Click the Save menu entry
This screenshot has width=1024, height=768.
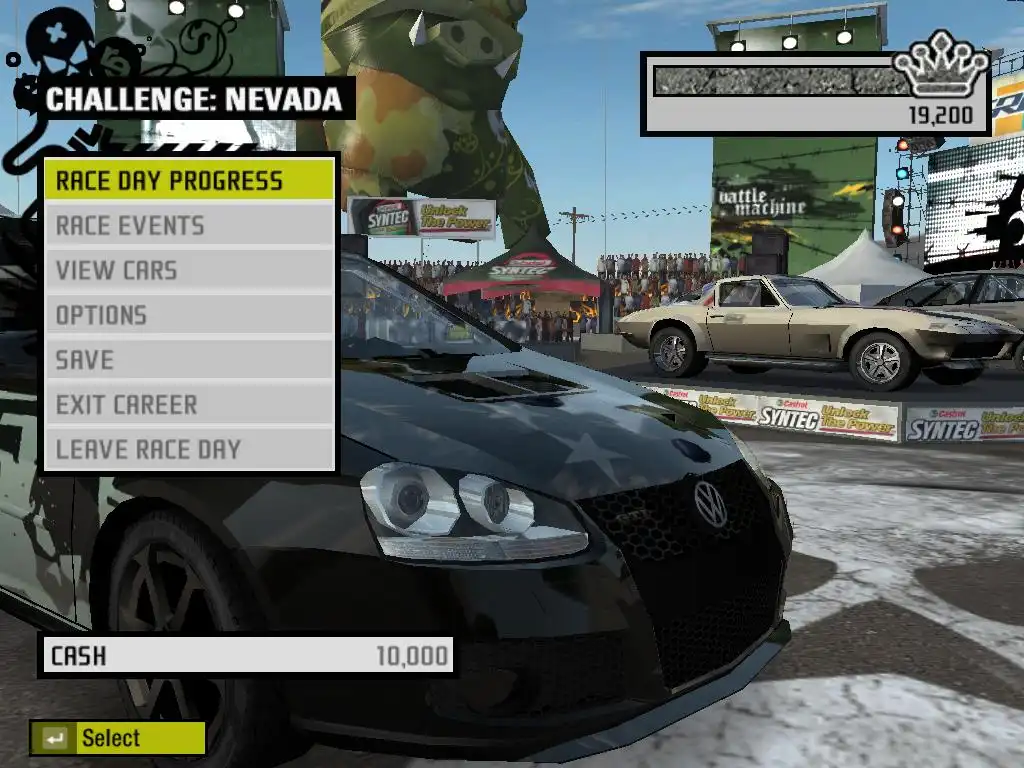click(188, 360)
